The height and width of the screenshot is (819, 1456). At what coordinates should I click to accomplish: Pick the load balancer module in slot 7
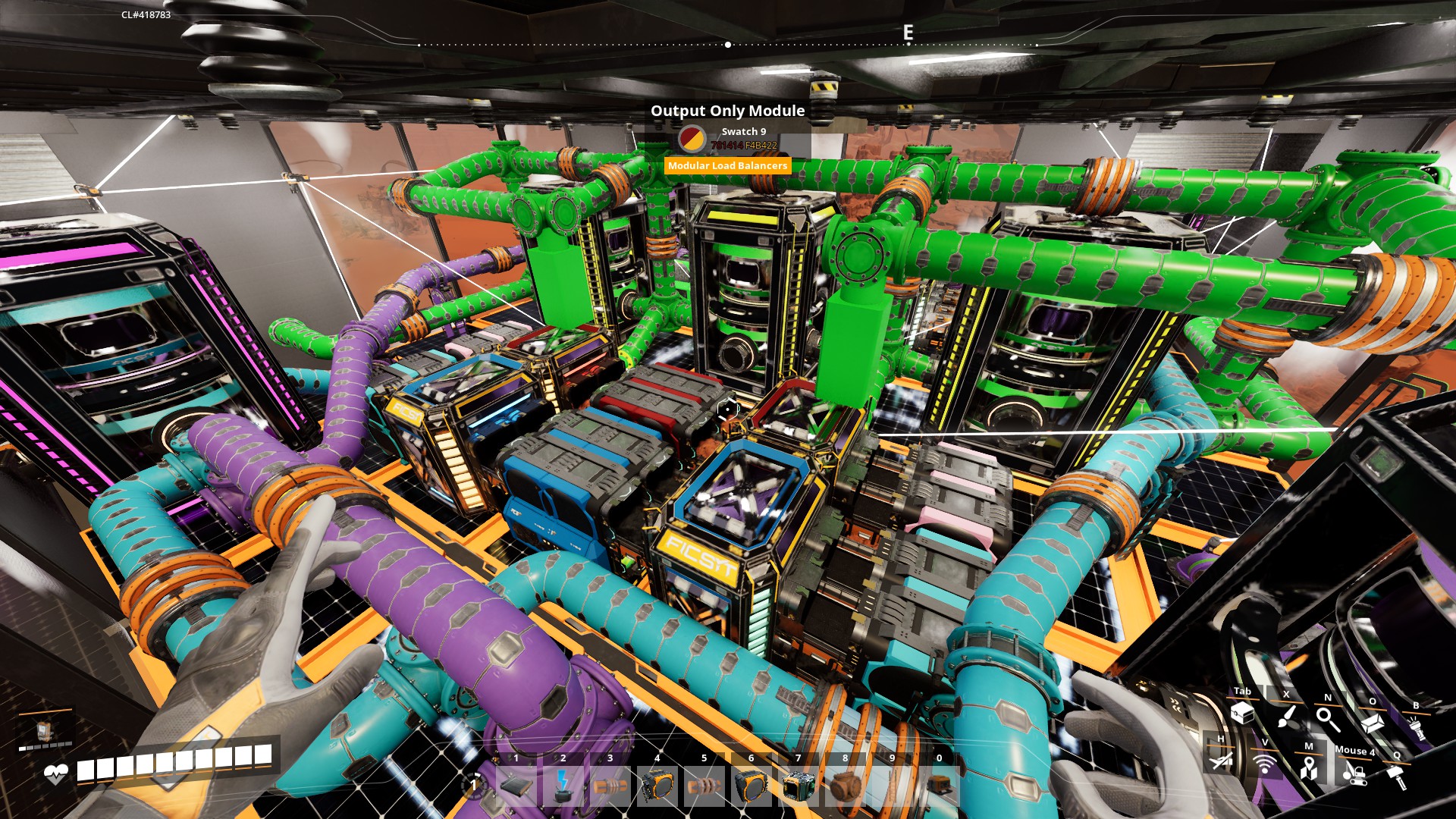pyautogui.click(x=798, y=786)
